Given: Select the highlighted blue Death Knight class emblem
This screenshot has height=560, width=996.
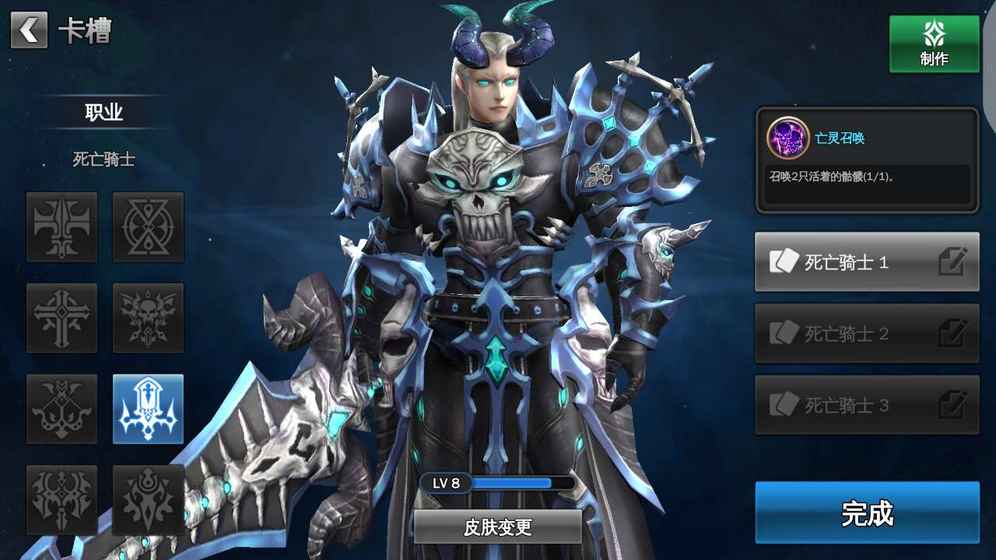Looking at the screenshot, I should [148, 409].
